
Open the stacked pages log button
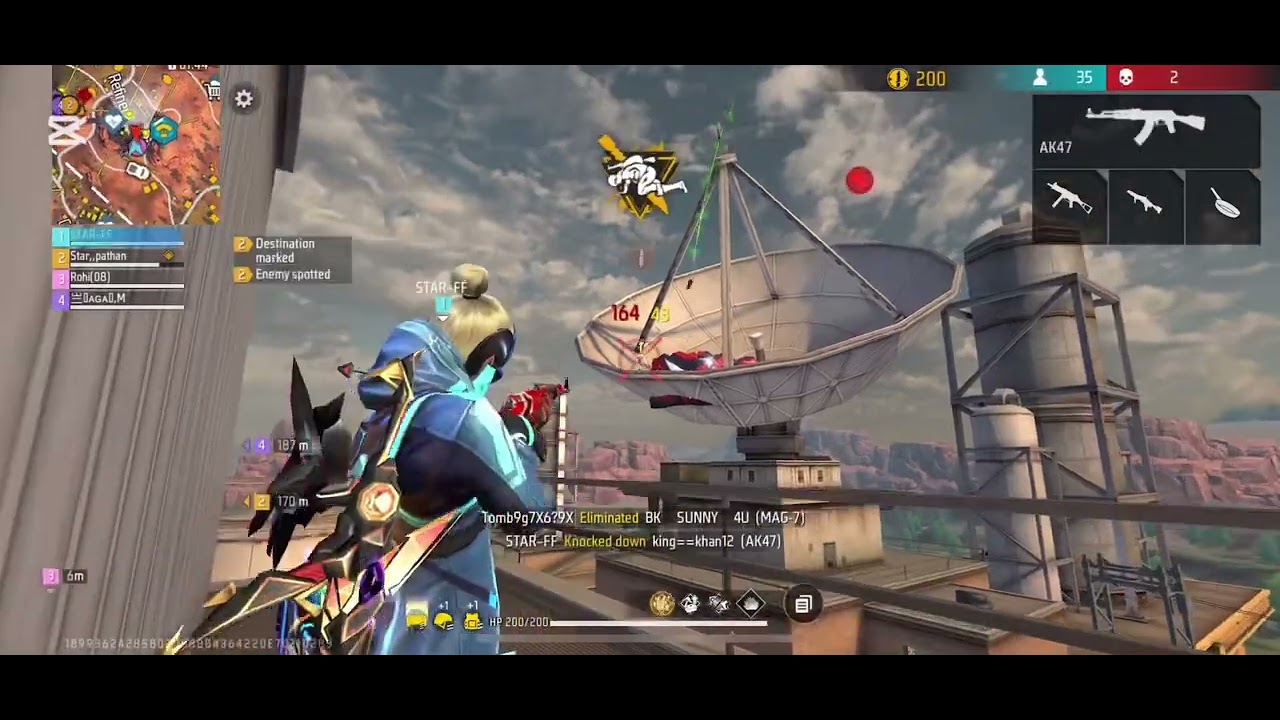pos(803,604)
